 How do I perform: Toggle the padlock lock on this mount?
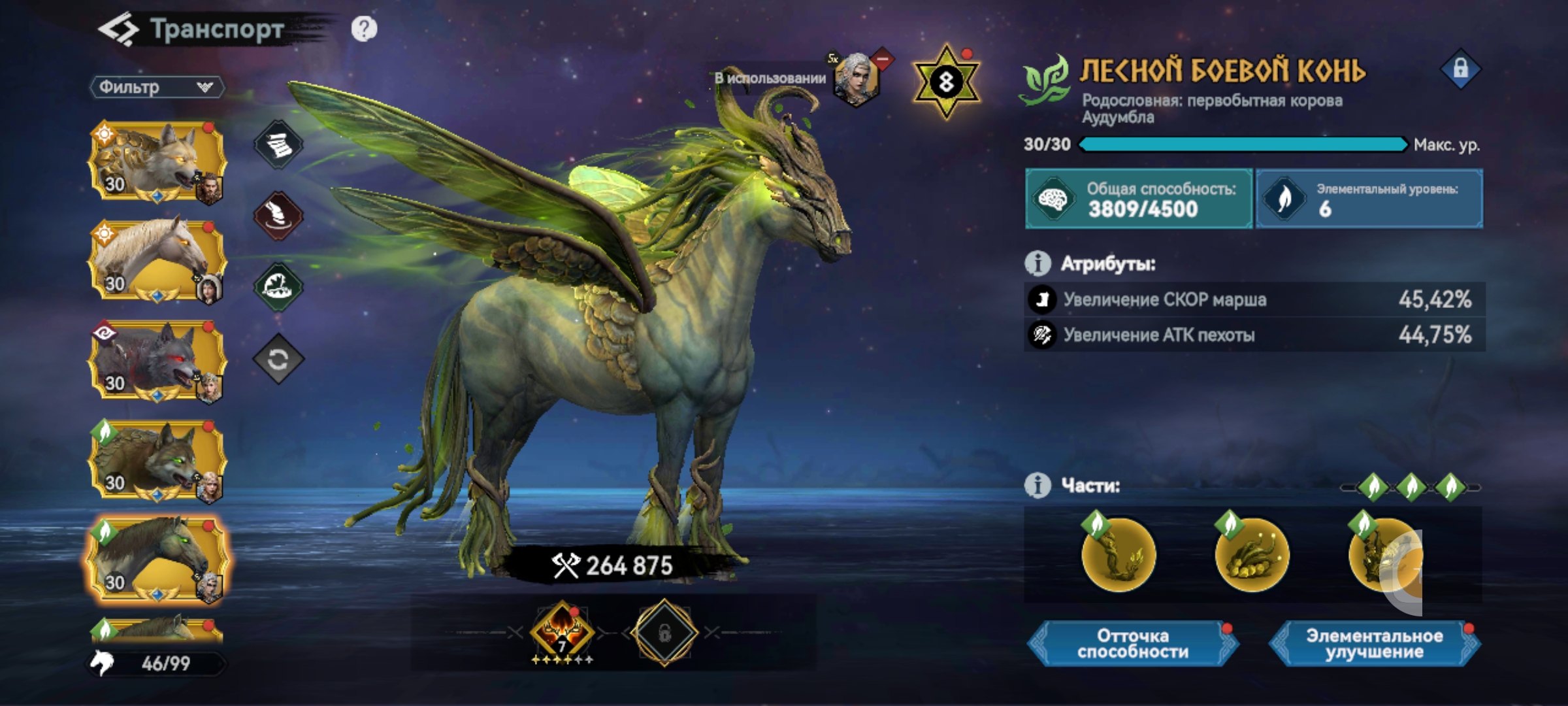(x=1460, y=69)
